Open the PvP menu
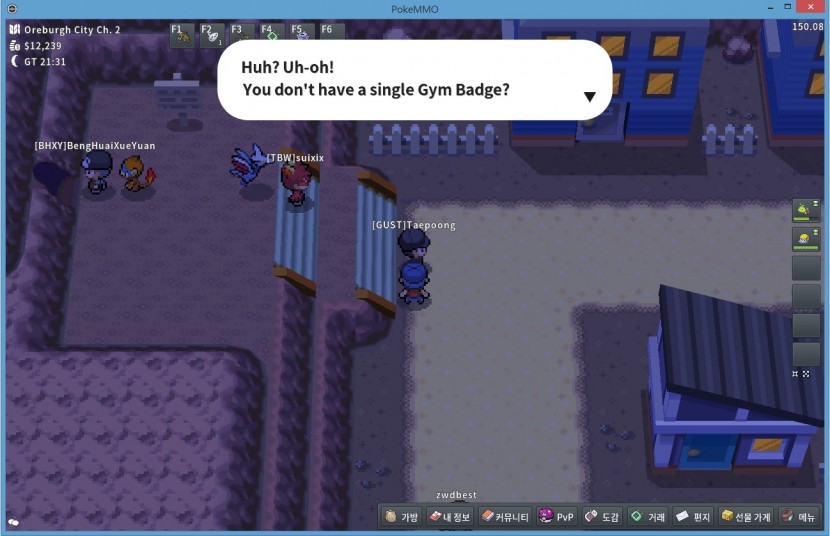The height and width of the screenshot is (536, 830). pyautogui.click(x=556, y=517)
